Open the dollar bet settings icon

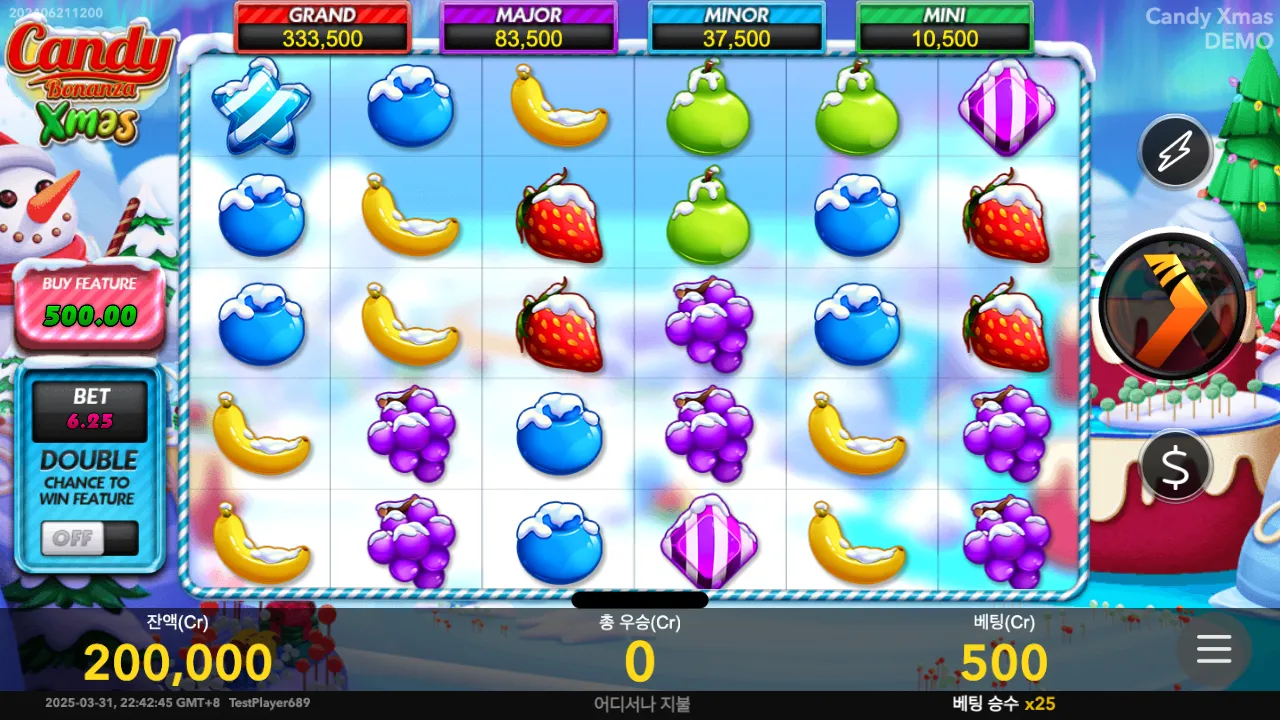[1174, 466]
